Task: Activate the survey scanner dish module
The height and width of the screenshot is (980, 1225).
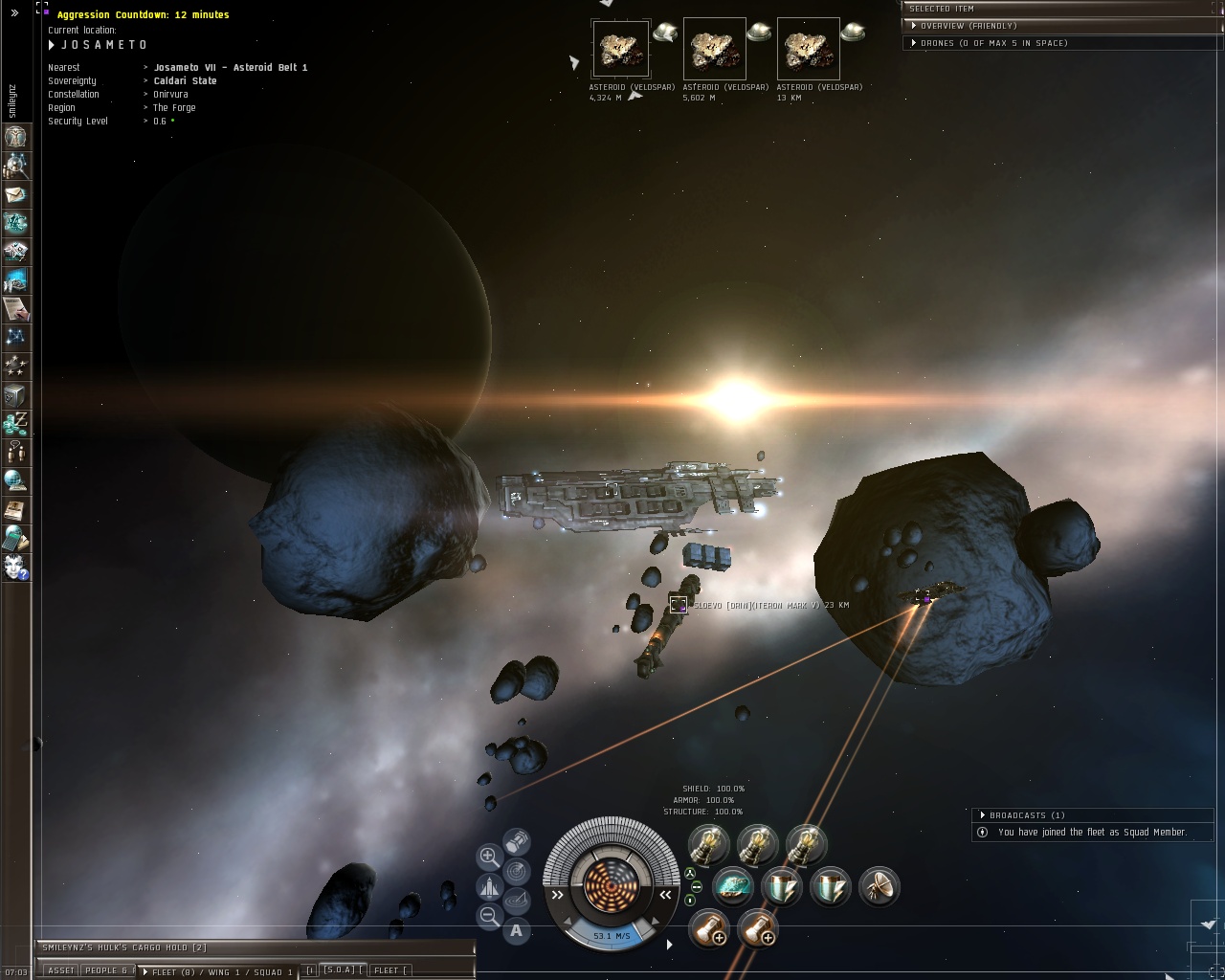Action: [x=879, y=887]
